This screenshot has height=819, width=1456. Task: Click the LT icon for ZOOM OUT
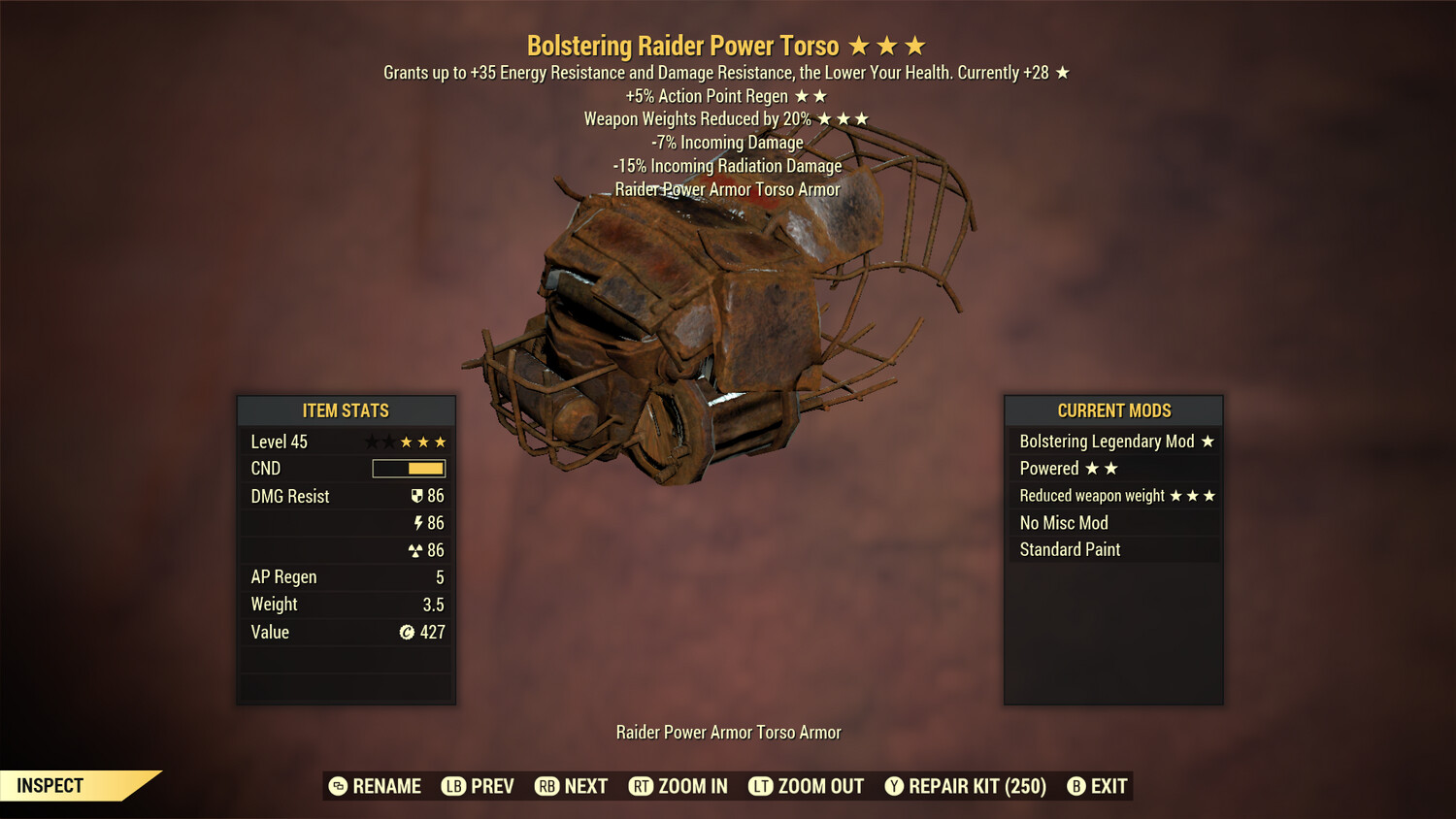tap(762, 786)
